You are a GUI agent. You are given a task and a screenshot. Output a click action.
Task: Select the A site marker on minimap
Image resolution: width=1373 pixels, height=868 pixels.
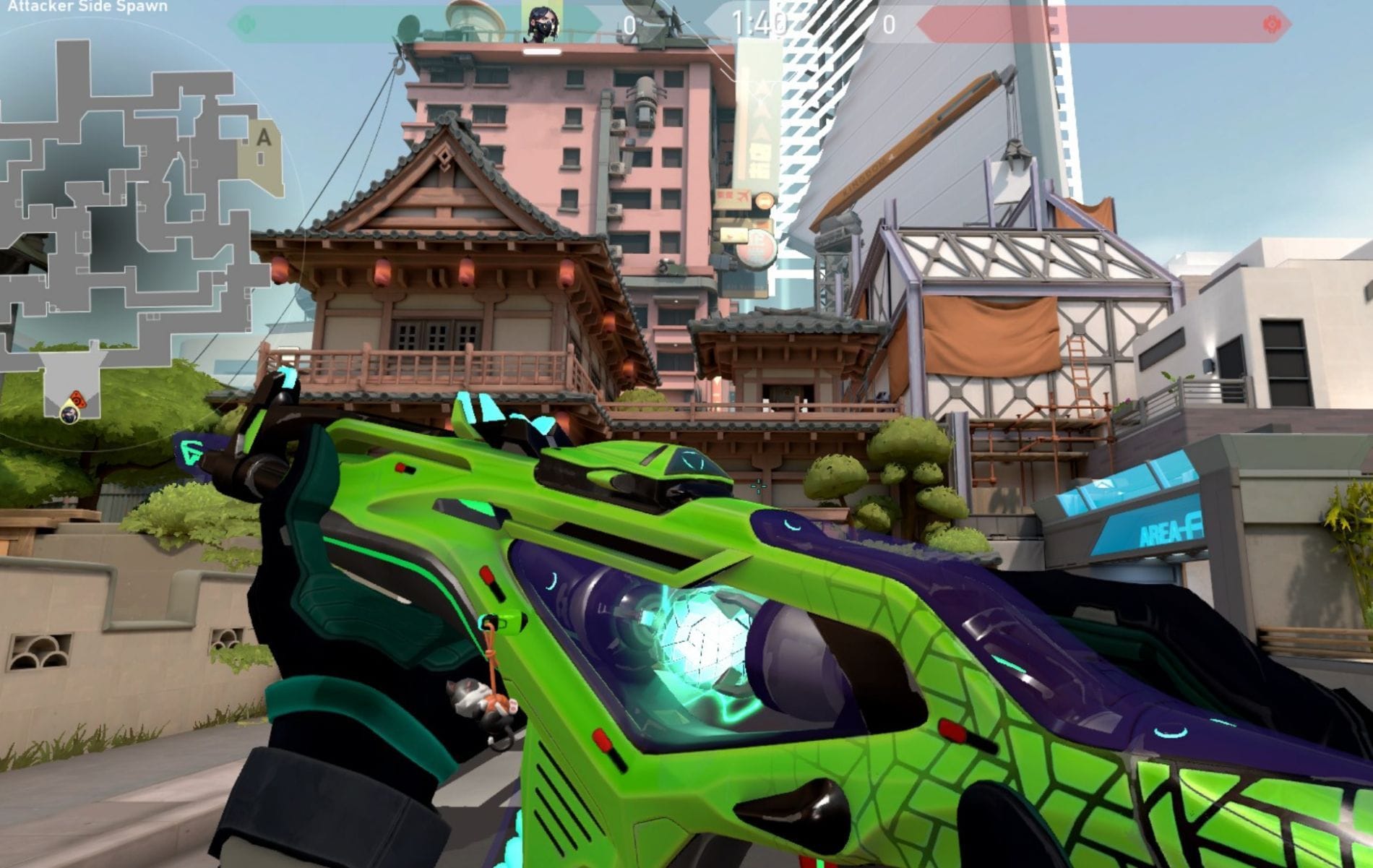[264, 136]
